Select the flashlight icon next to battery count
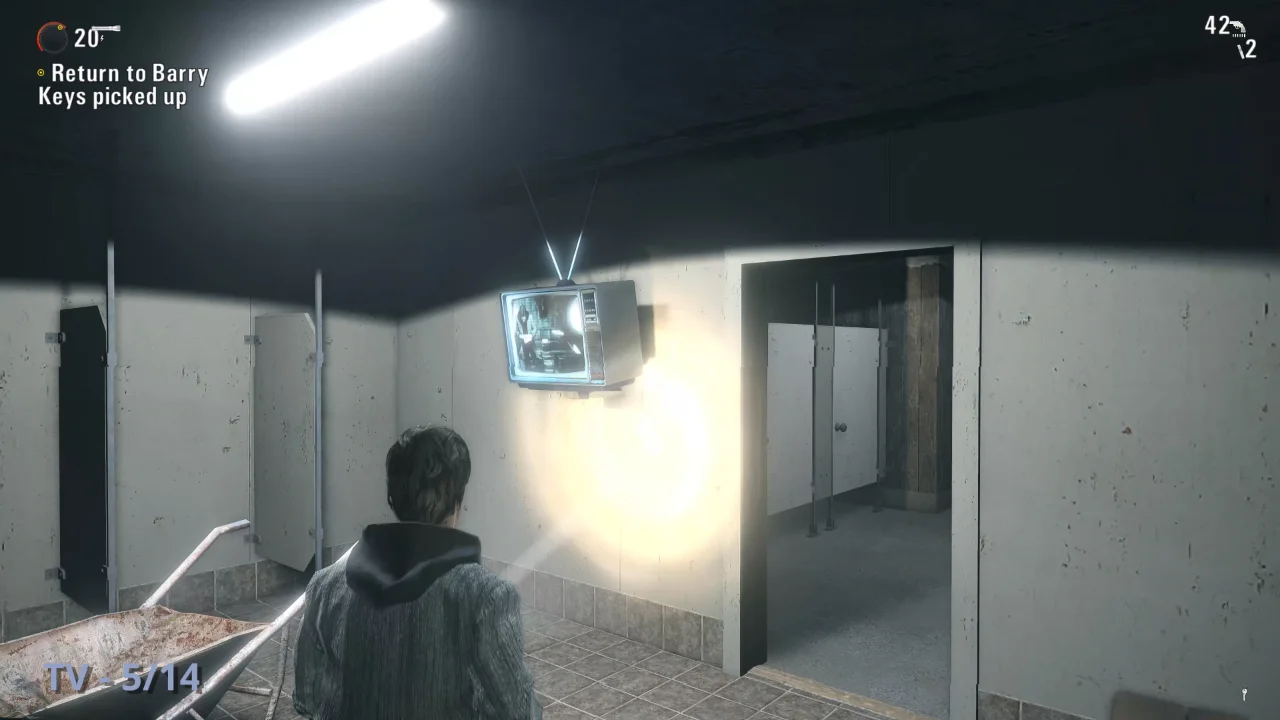 106,28
